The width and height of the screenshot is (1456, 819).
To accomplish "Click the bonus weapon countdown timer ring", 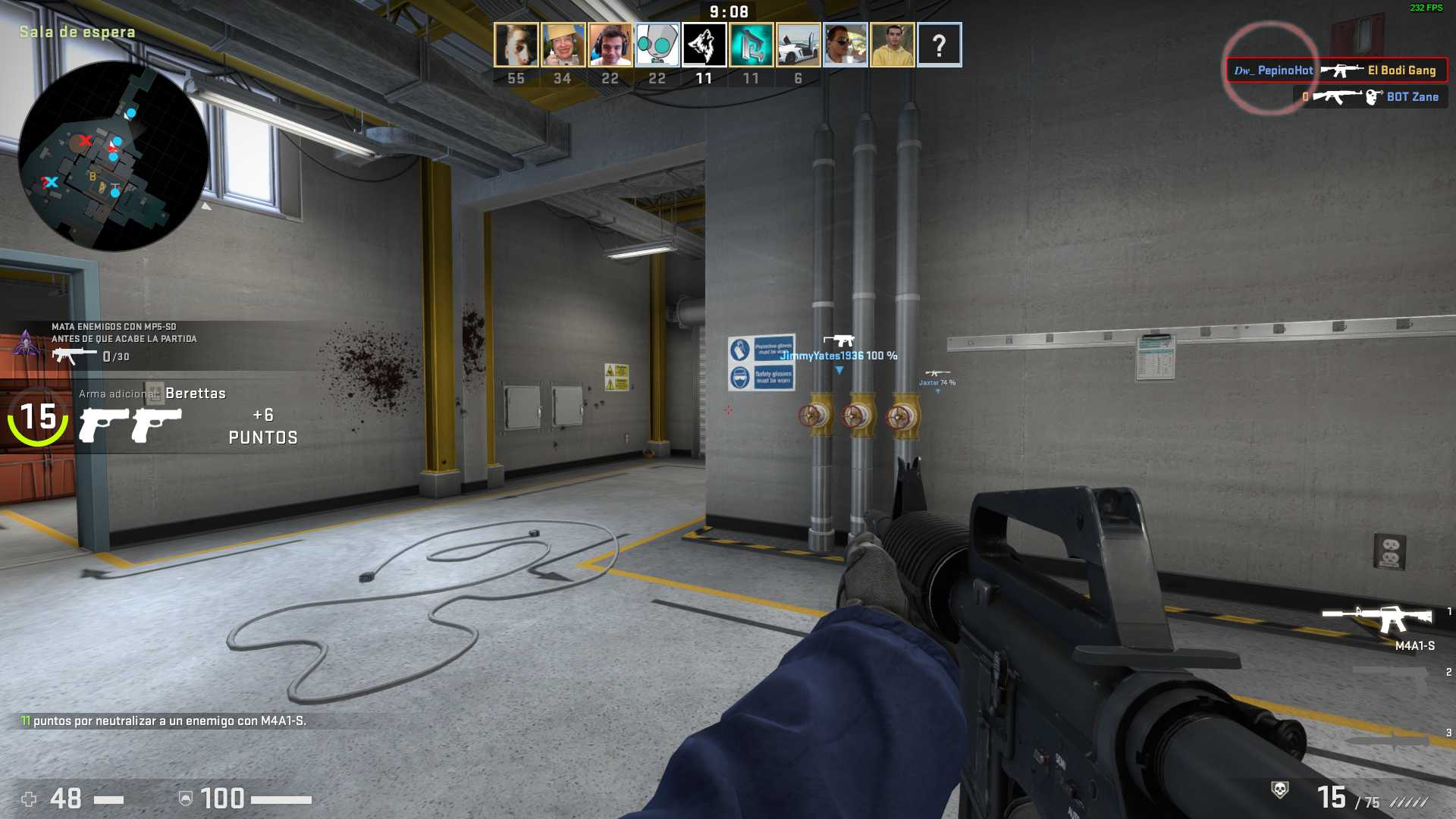I will click(x=37, y=416).
